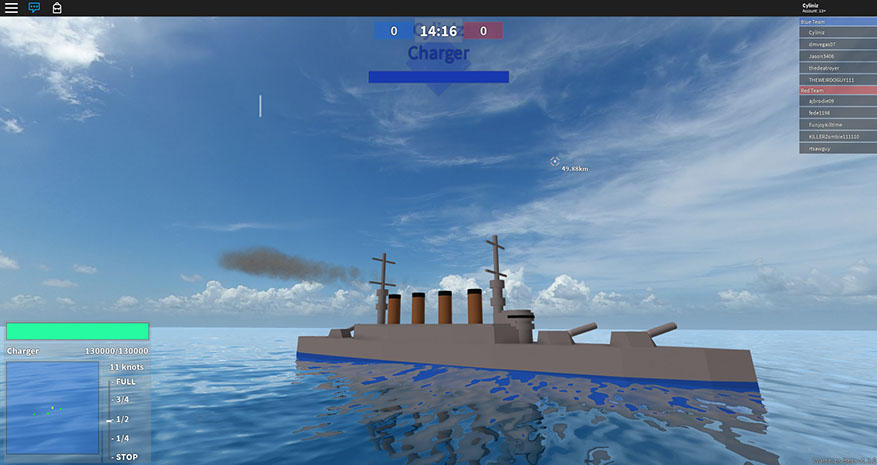Set throttle to FULL speed

click(125, 381)
